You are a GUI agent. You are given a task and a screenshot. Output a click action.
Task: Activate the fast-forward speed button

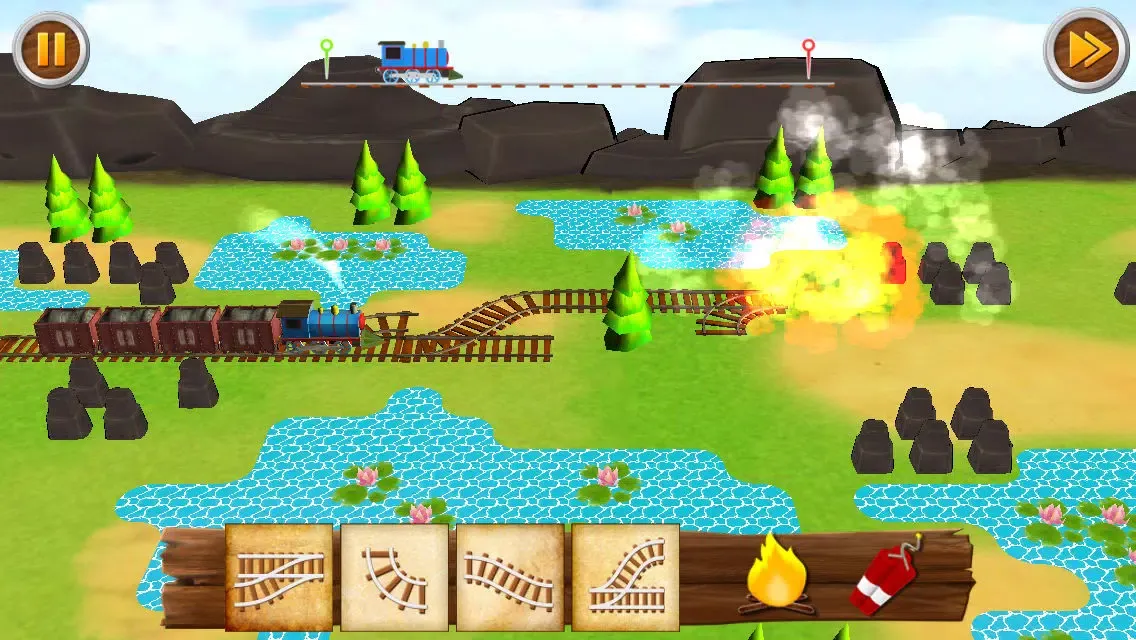pos(1086,49)
